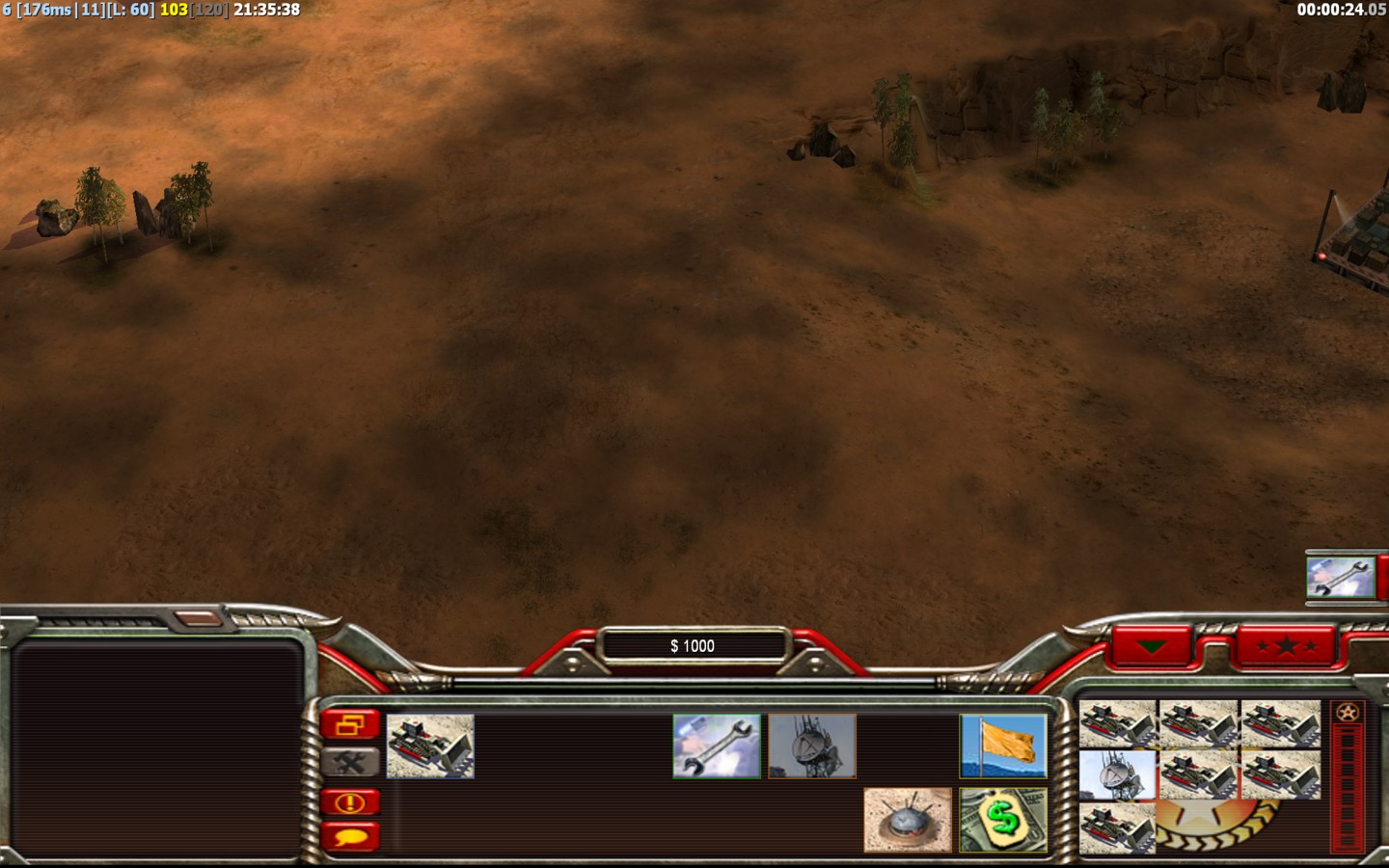1389x868 pixels.
Task: Collapse the control bar with the green arrow
Action: pos(1152,646)
